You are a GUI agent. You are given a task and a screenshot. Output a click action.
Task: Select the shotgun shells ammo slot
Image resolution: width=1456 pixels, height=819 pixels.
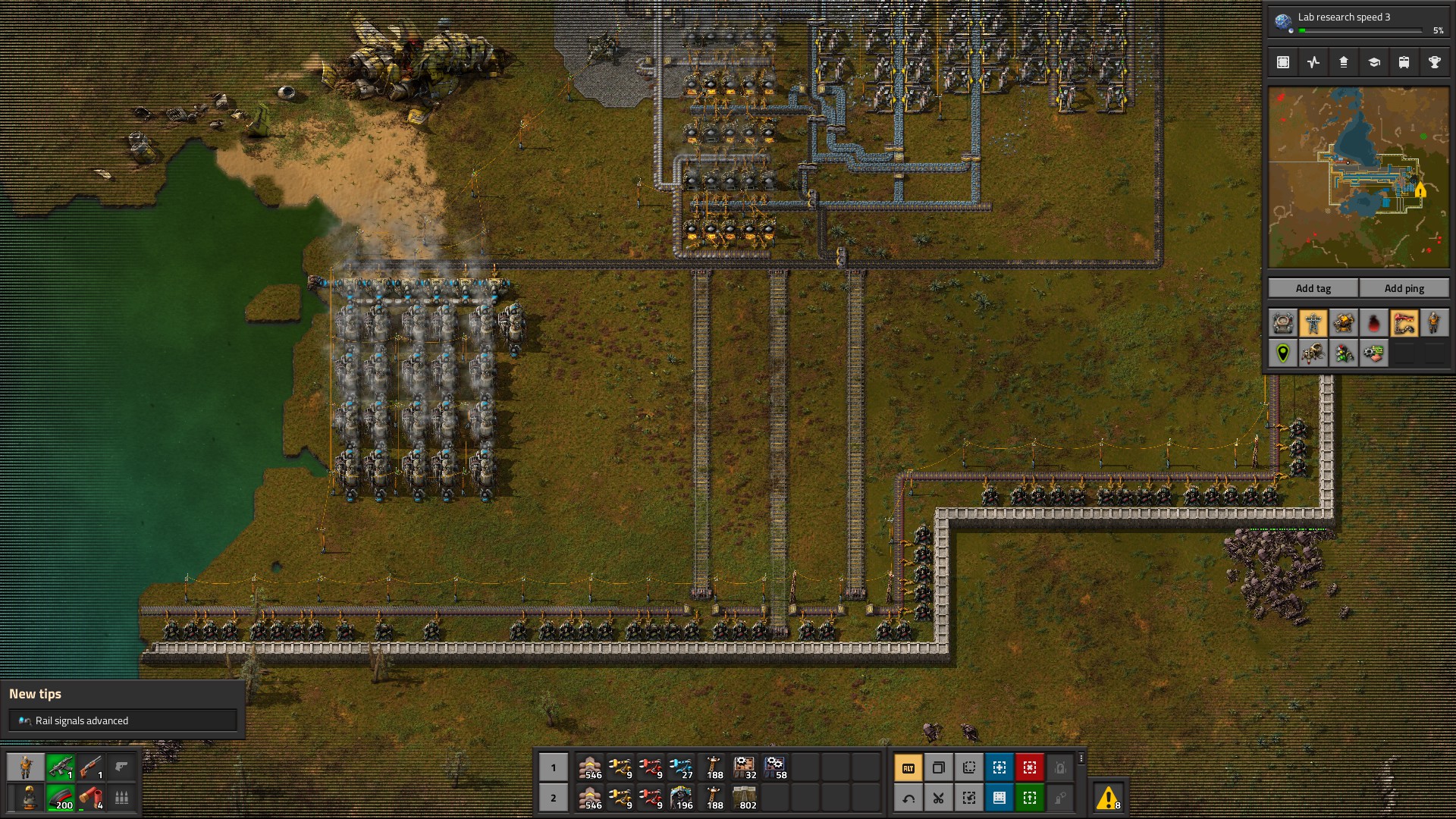[90, 798]
